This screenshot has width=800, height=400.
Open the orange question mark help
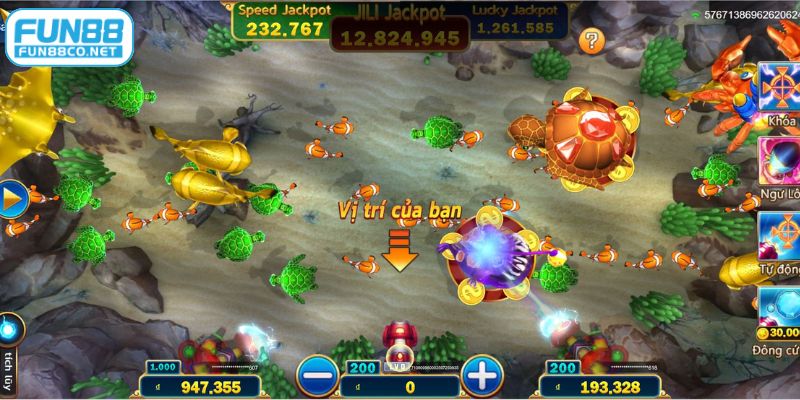coord(593,41)
